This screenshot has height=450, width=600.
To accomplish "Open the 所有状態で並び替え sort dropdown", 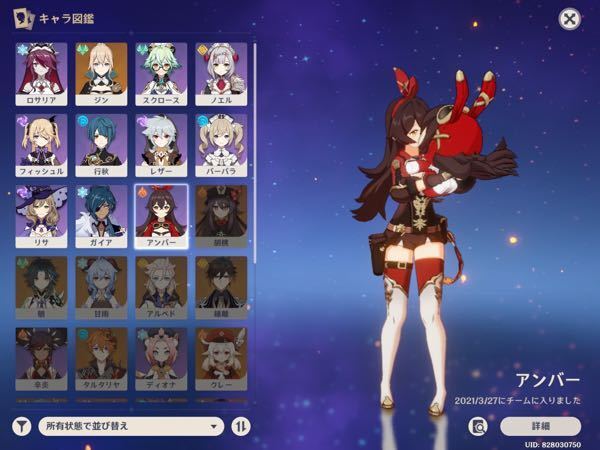I will click(130, 426).
